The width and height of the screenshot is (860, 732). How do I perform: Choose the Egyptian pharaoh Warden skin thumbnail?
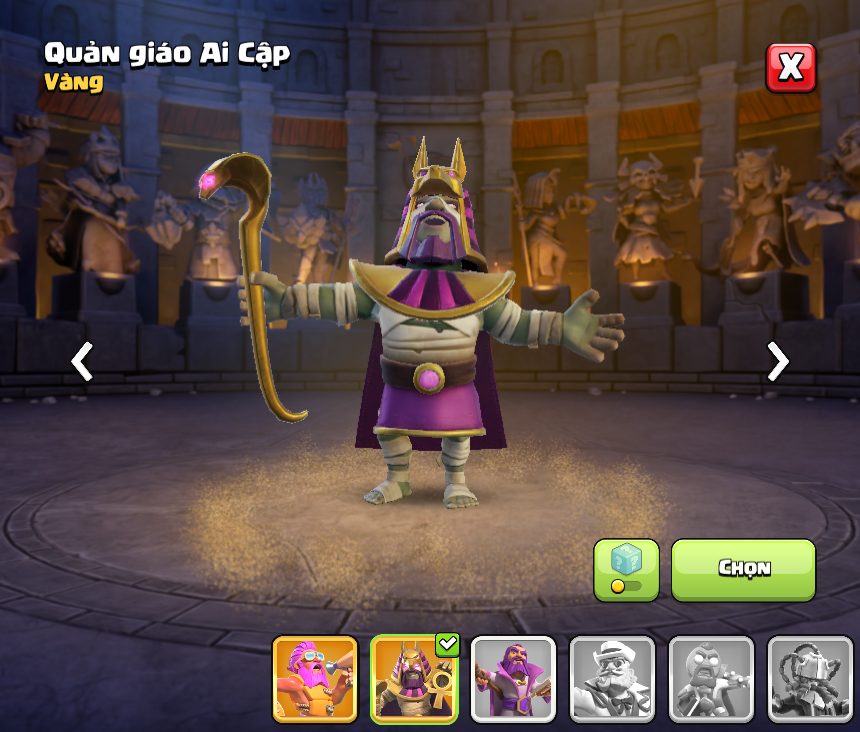[x=414, y=679]
